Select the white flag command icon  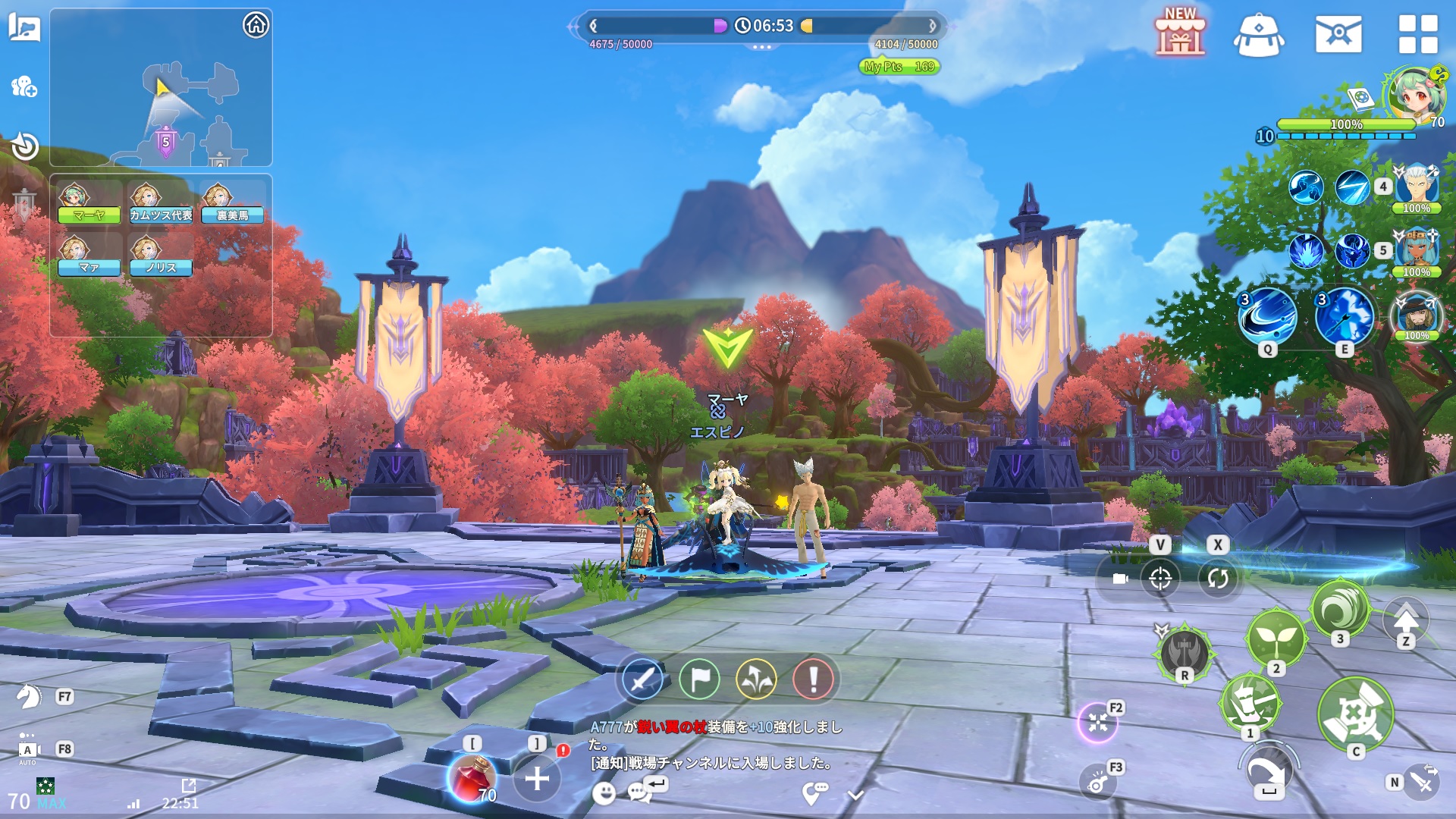[x=699, y=679]
